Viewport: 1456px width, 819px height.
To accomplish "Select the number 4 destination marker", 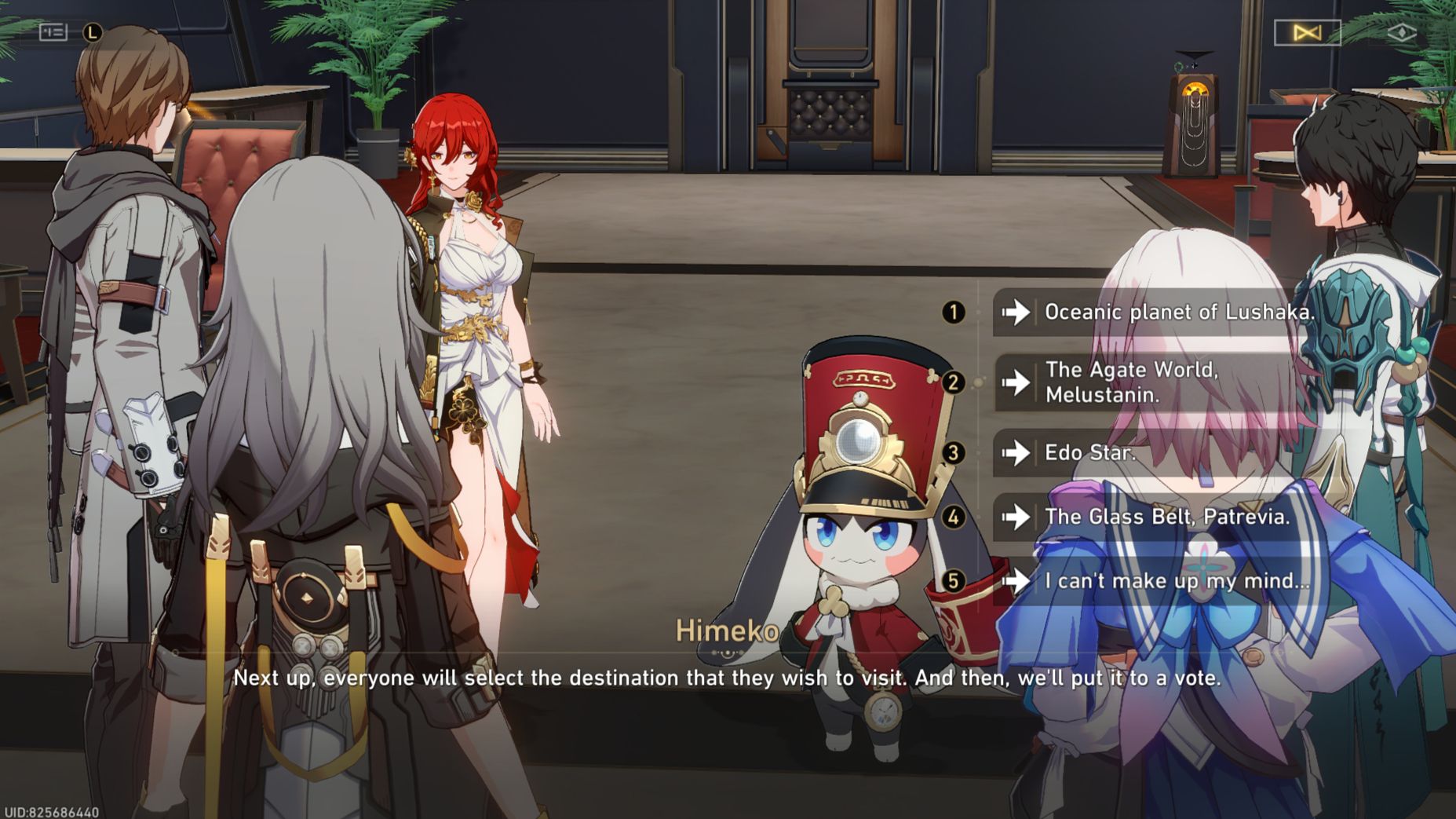I will coord(954,517).
